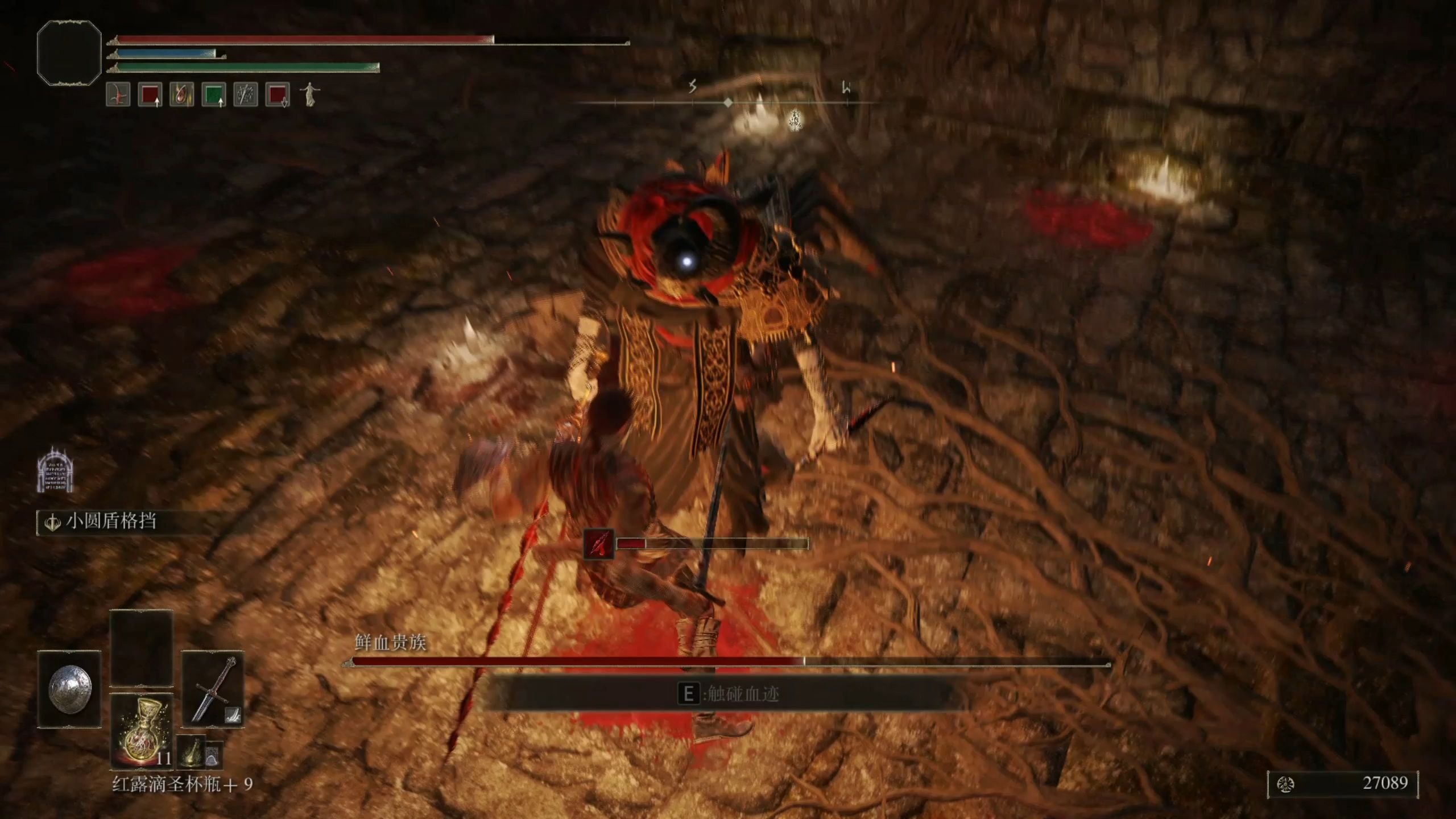Click the glowing teardrop buff icon
The image size is (1456, 819).
(181, 94)
